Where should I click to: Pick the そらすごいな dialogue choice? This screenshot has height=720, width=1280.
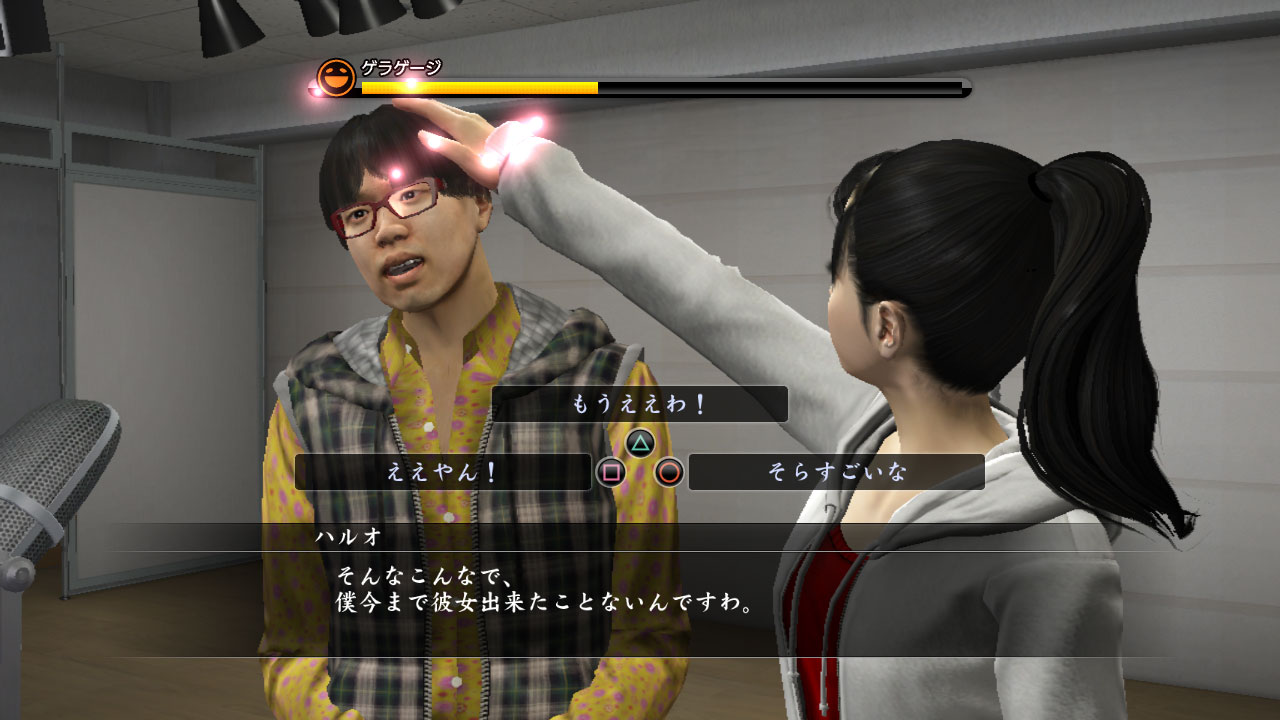836,472
